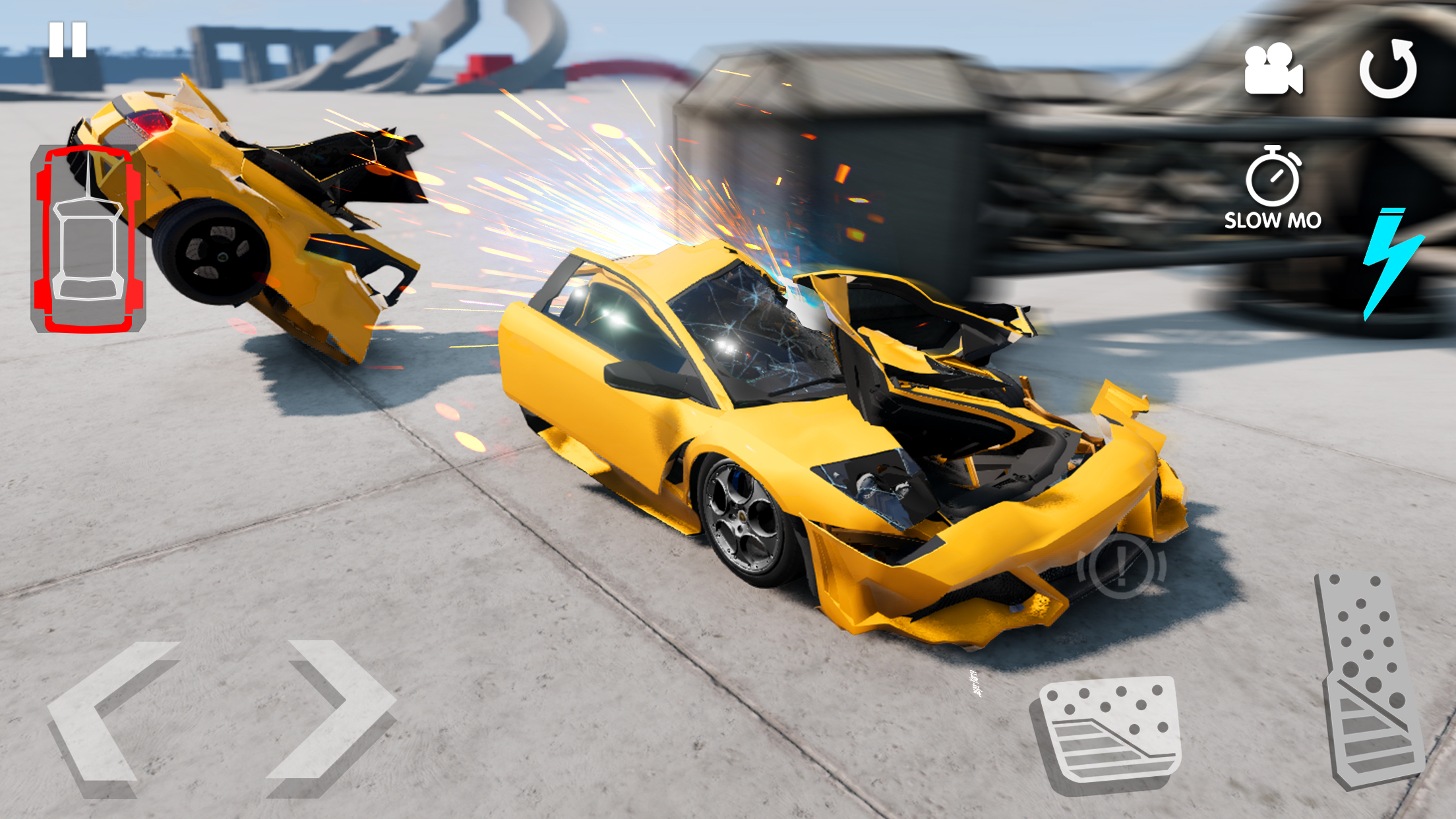Activate the restart loop arrow
Screen dimensions: 1456x819
pyautogui.click(x=1387, y=68)
